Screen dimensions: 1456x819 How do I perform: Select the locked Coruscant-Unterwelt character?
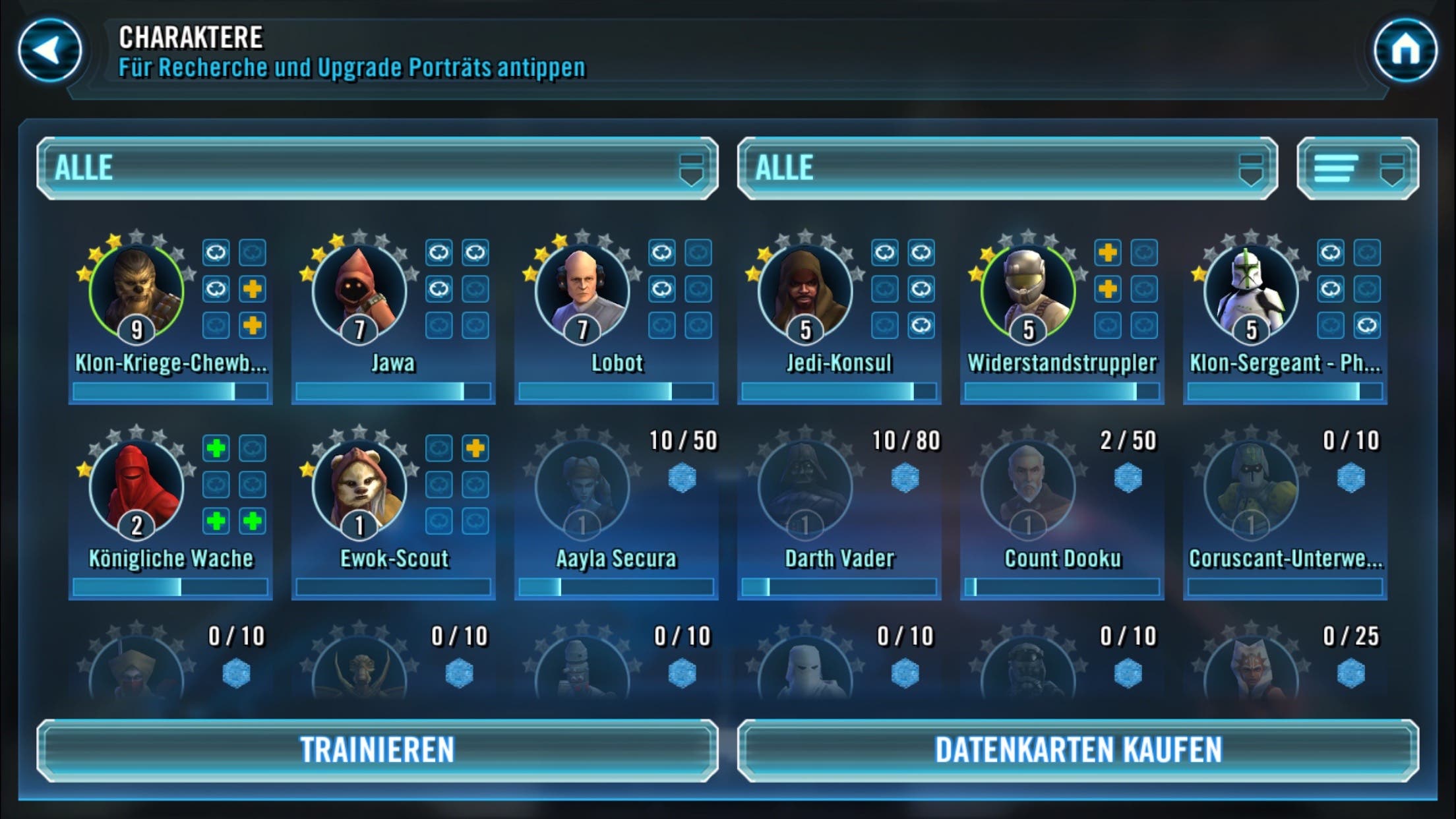[1251, 488]
